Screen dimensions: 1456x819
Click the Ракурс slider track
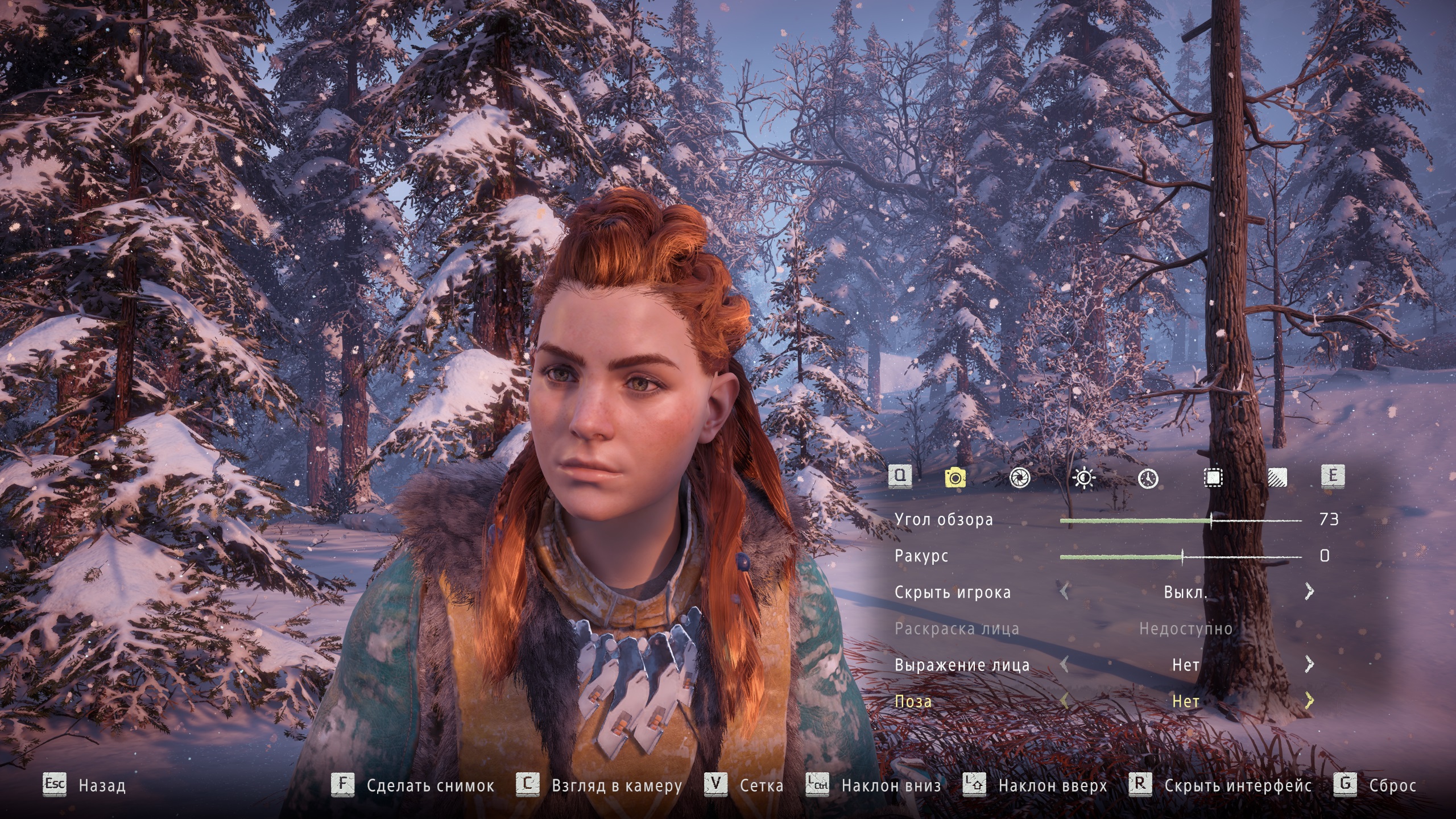(x=1181, y=557)
